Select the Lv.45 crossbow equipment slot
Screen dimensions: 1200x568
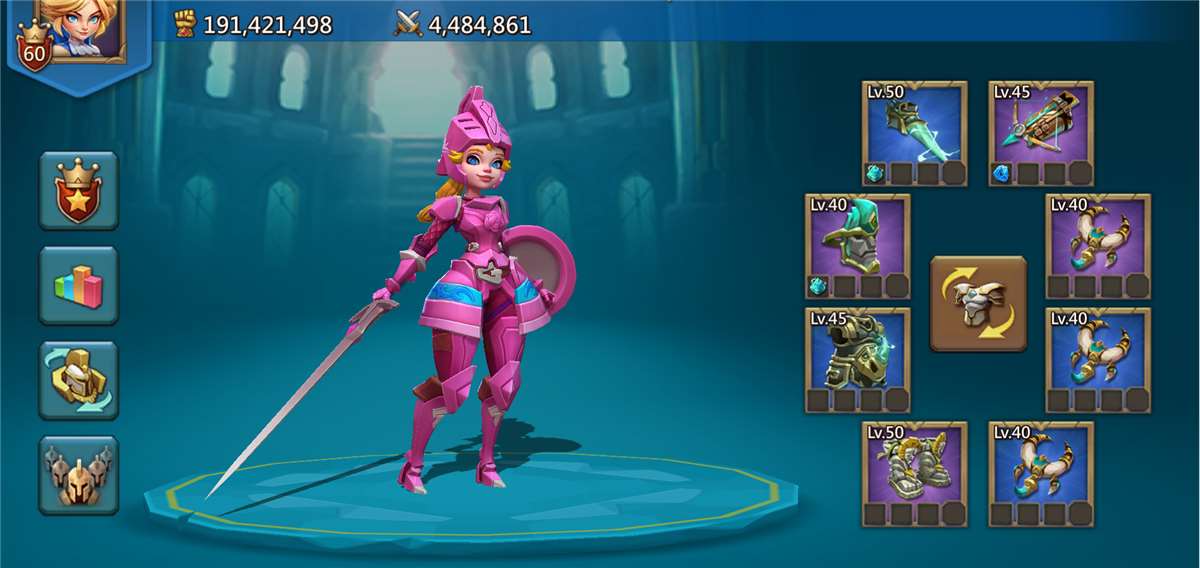click(1041, 133)
